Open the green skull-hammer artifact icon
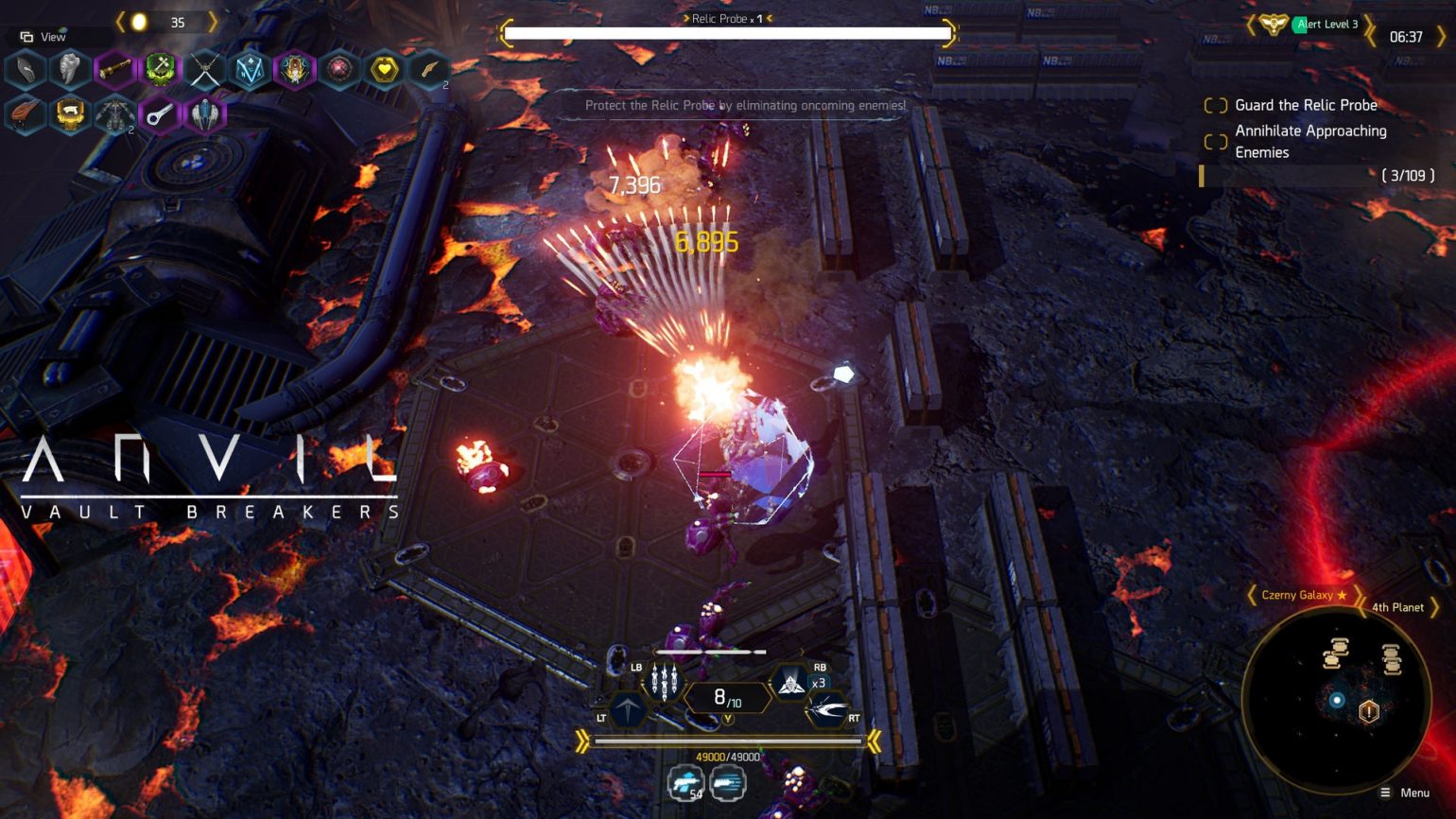 pos(161,69)
